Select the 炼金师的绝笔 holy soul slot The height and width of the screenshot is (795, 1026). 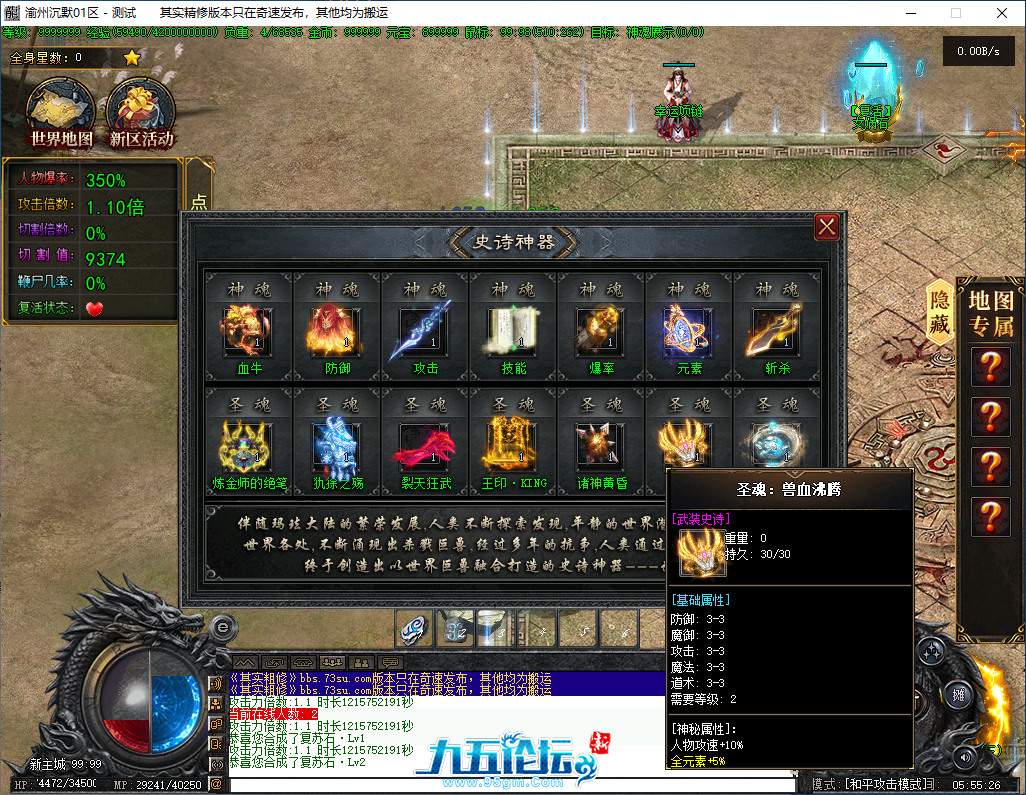[x=247, y=445]
